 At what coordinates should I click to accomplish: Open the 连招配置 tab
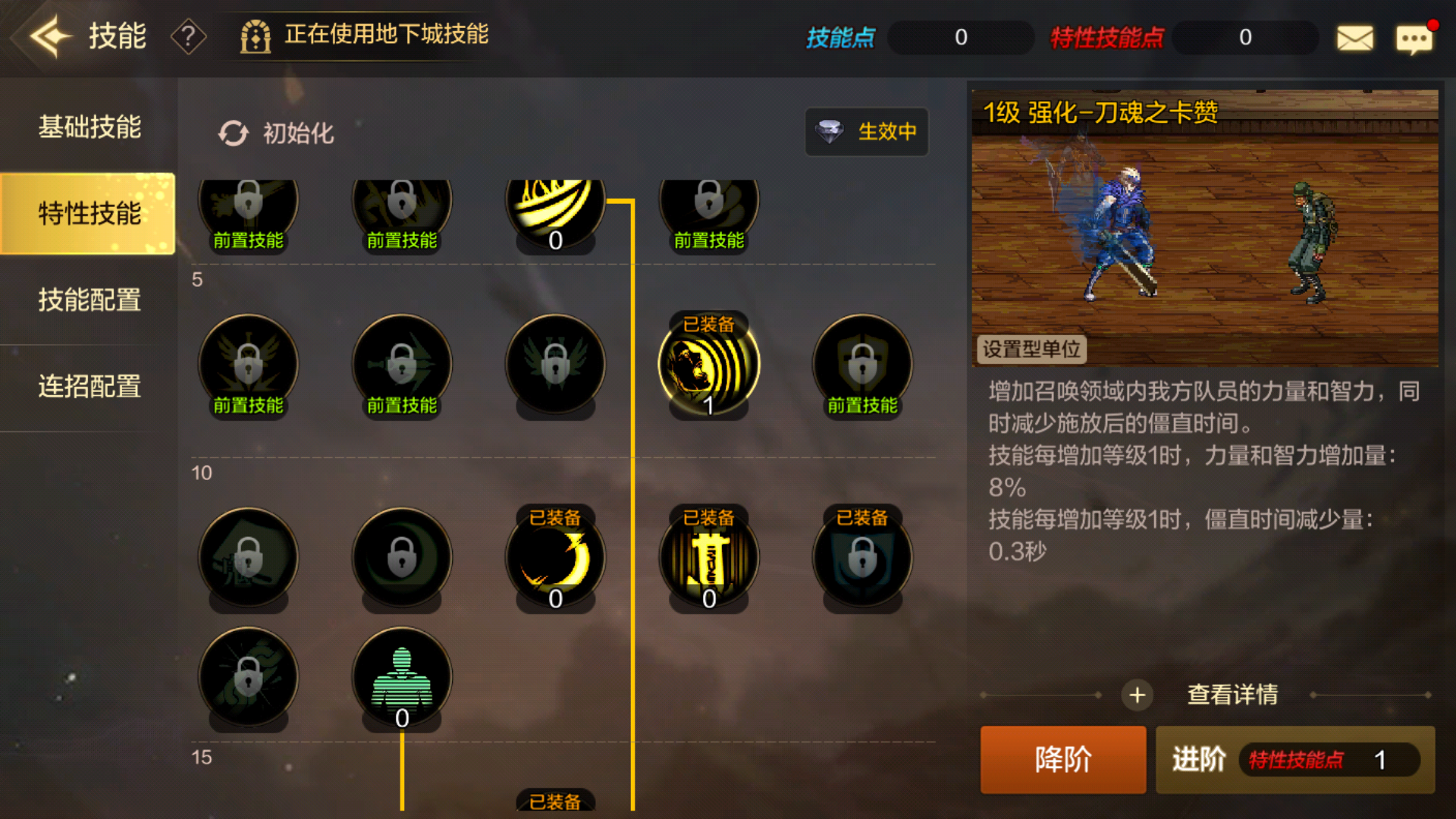(x=89, y=388)
